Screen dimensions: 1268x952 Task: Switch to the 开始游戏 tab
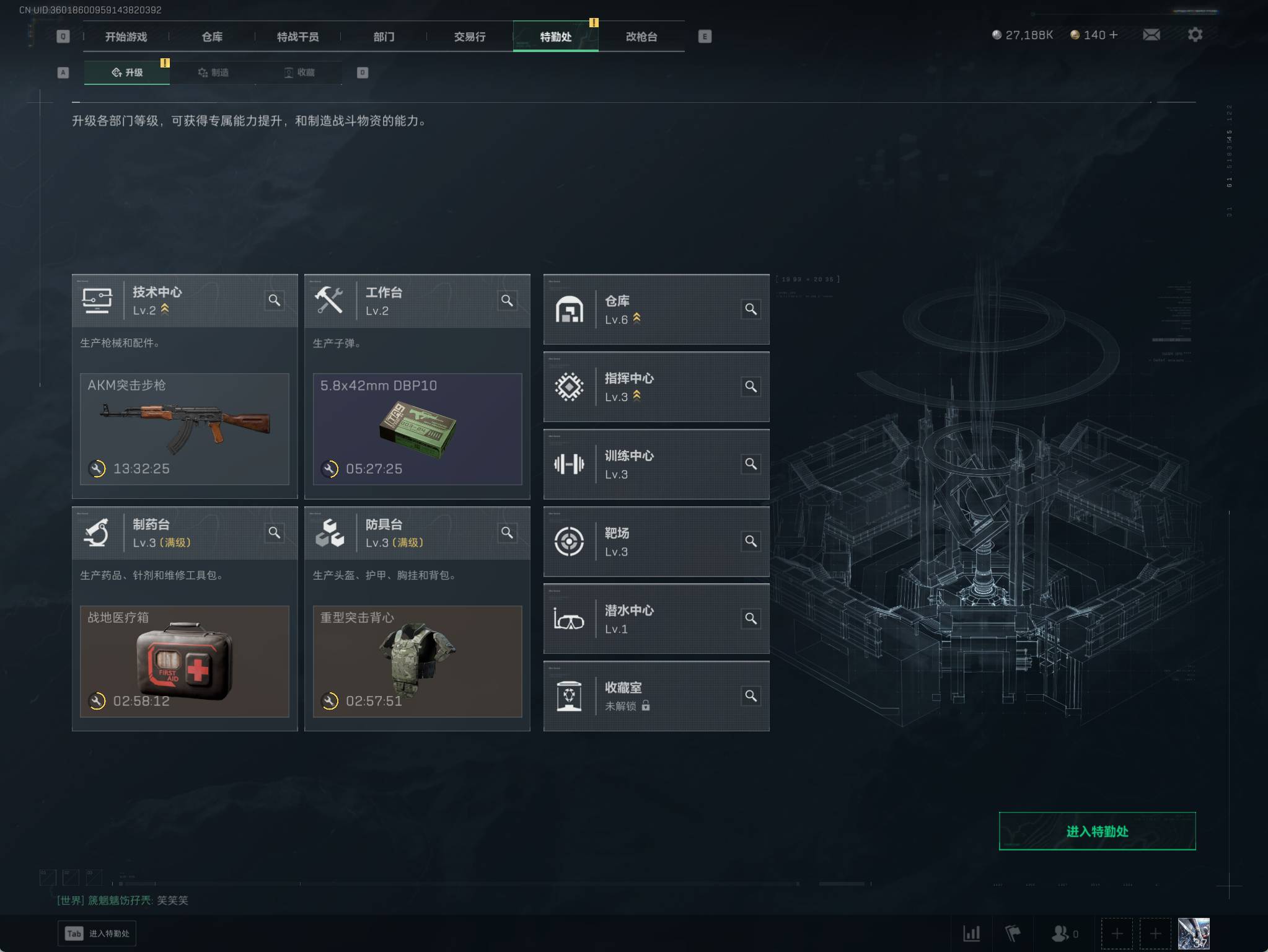tap(126, 37)
